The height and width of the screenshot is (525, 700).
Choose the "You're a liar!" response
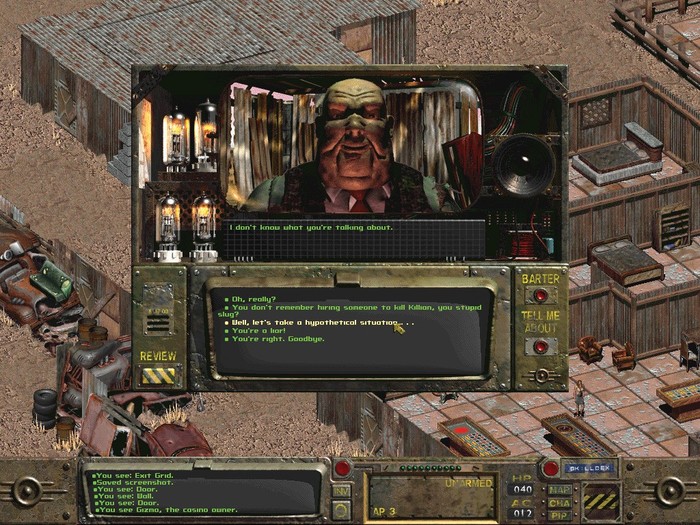258,331
